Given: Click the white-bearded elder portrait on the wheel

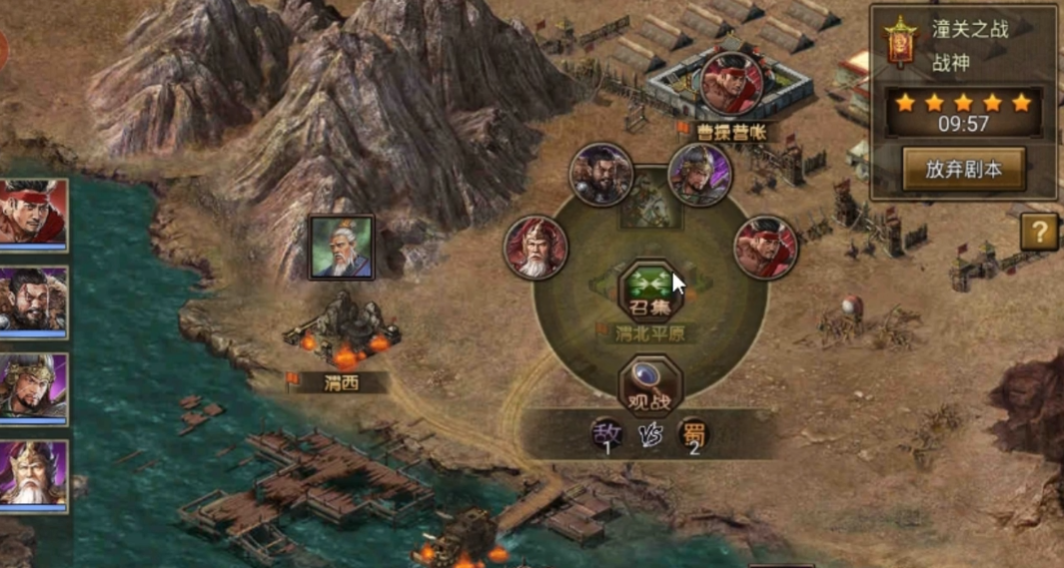Looking at the screenshot, I should point(536,247).
